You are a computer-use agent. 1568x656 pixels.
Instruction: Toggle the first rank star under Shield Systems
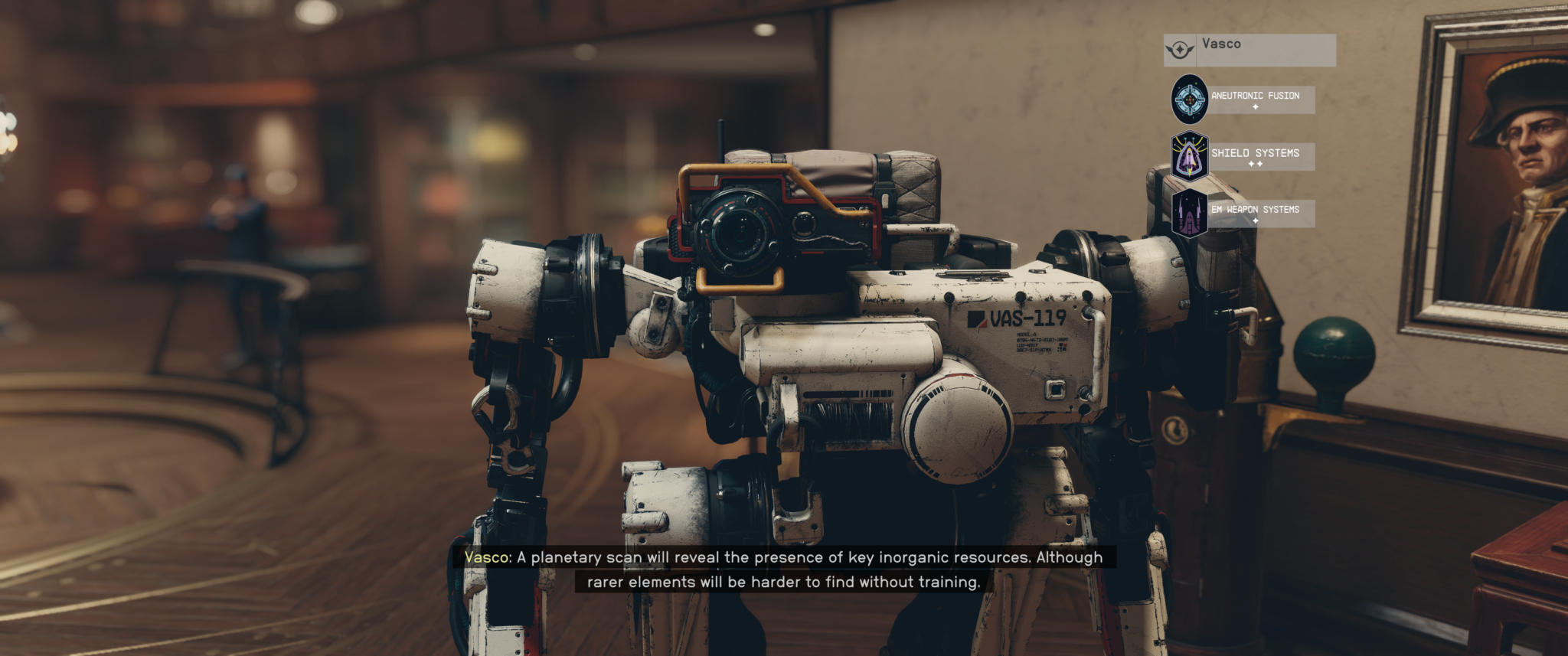(x=1249, y=163)
